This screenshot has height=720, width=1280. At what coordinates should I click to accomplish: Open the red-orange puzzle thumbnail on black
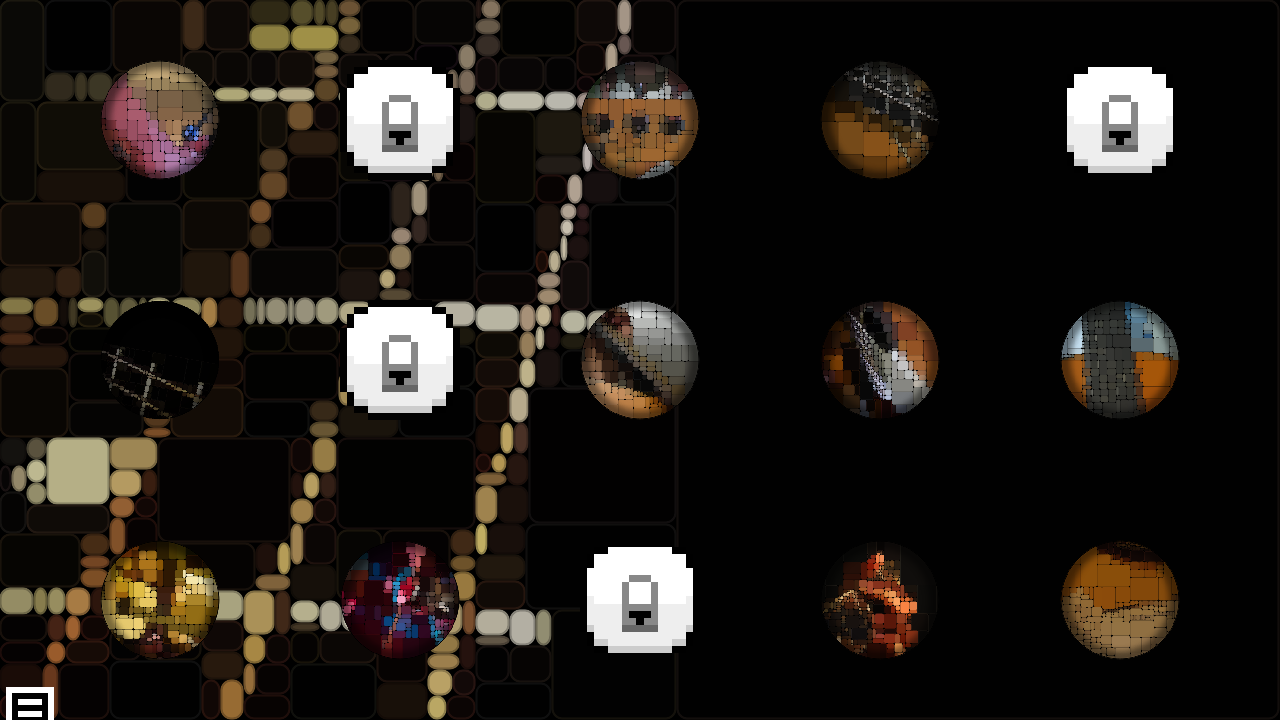pos(880,600)
